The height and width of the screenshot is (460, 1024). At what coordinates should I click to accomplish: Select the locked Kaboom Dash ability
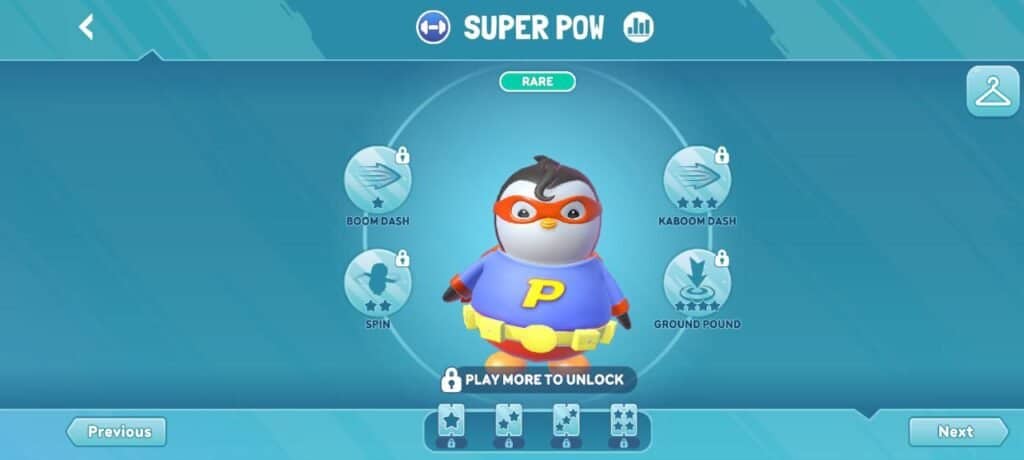(x=697, y=180)
